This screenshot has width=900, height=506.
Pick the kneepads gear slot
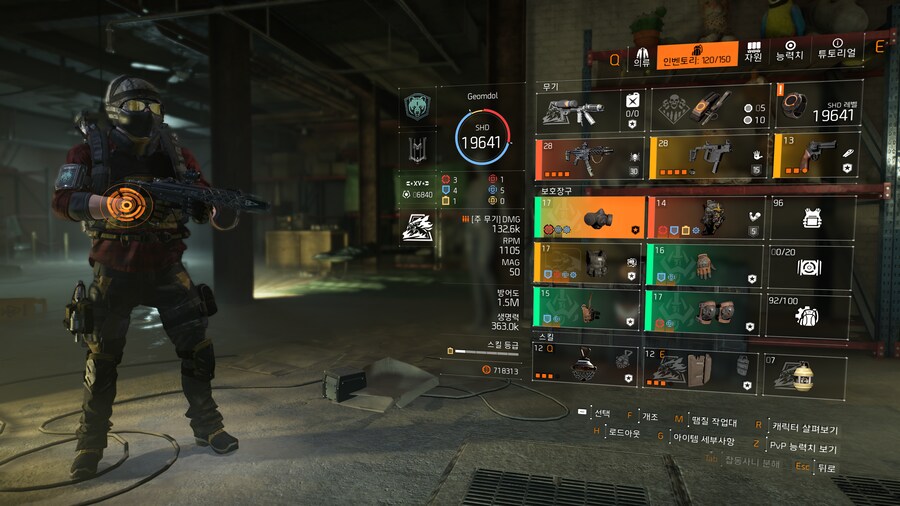click(x=704, y=311)
